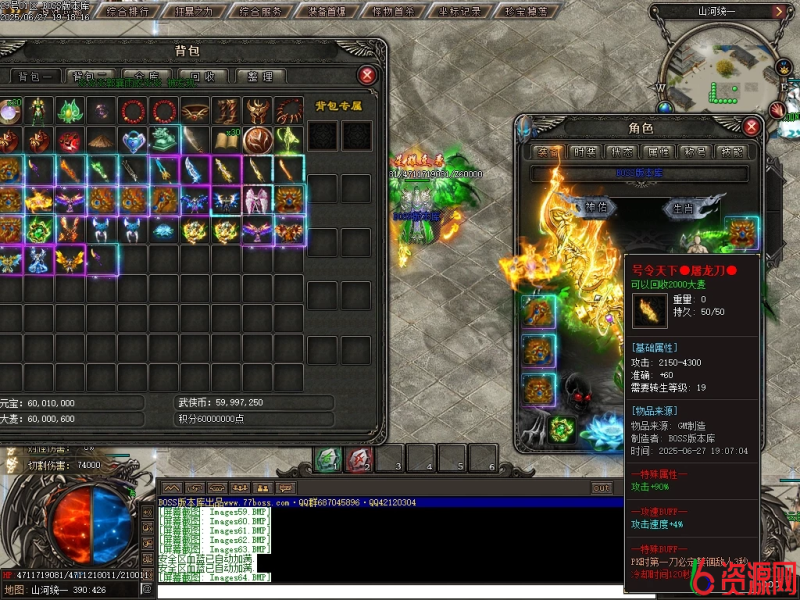This screenshot has width=800, height=600.
Task: Select the top-right equipped helmet slot
Action: (x=741, y=234)
